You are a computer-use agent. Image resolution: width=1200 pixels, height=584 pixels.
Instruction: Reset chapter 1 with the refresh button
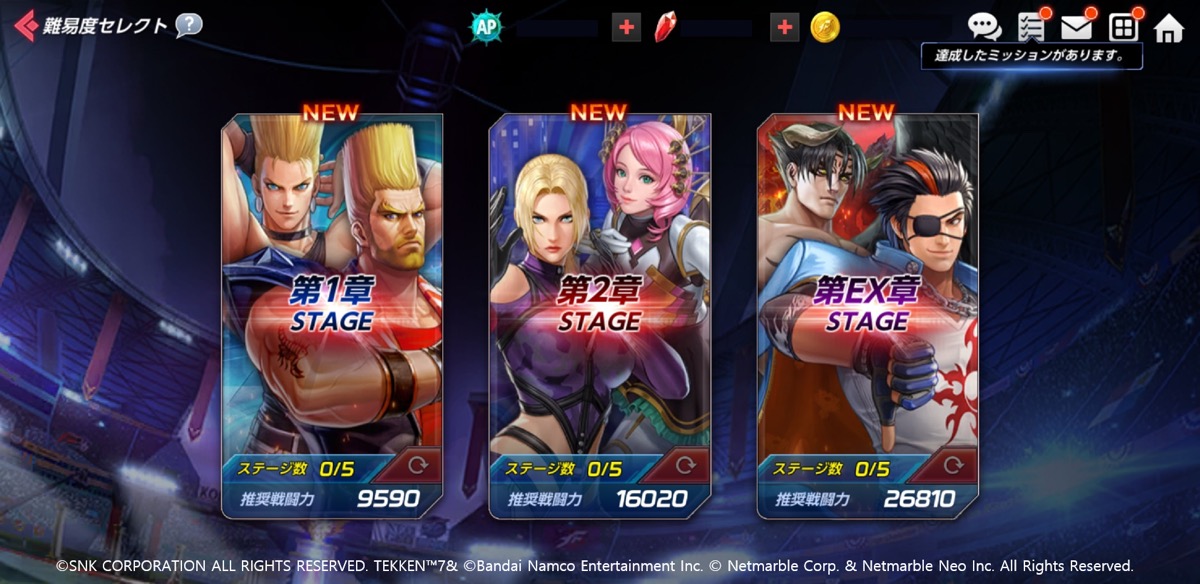418,466
